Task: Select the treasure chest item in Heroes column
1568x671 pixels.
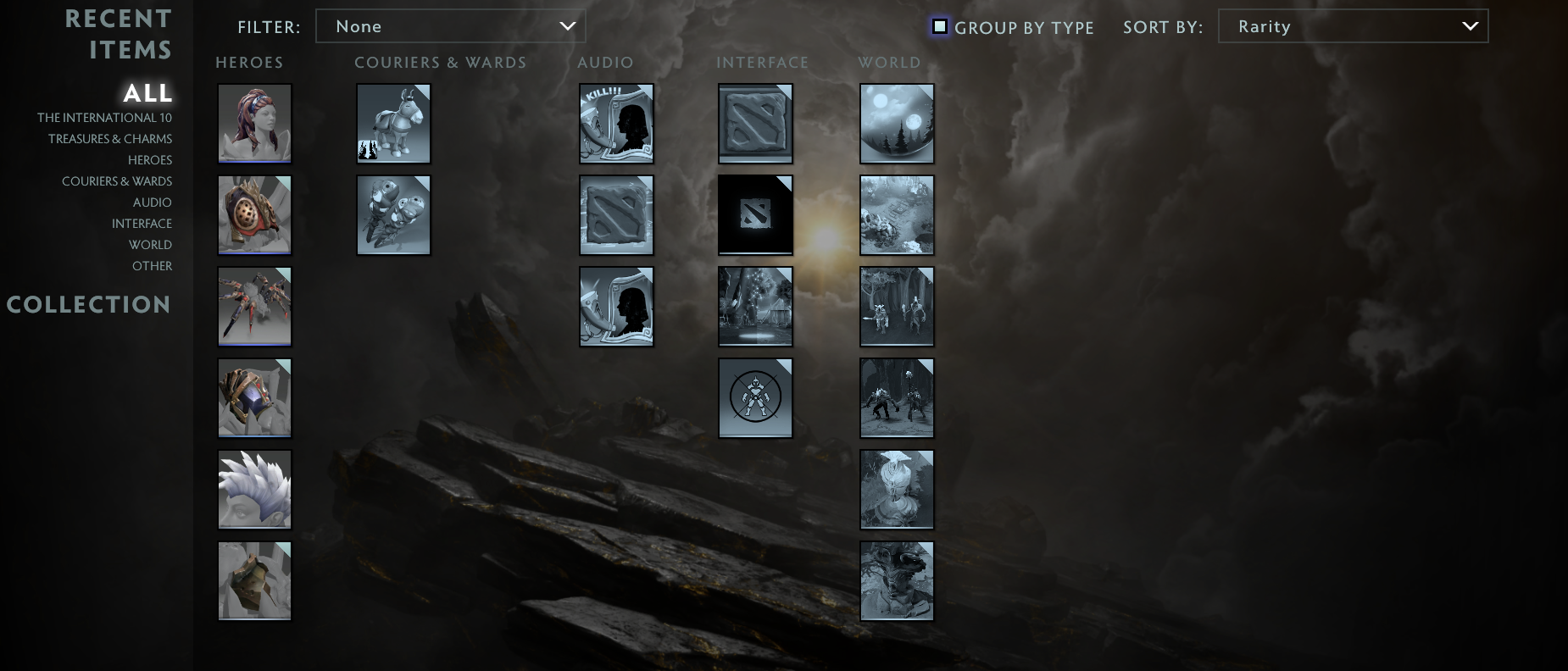Action: pyautogui.click(x=254, y=580)
